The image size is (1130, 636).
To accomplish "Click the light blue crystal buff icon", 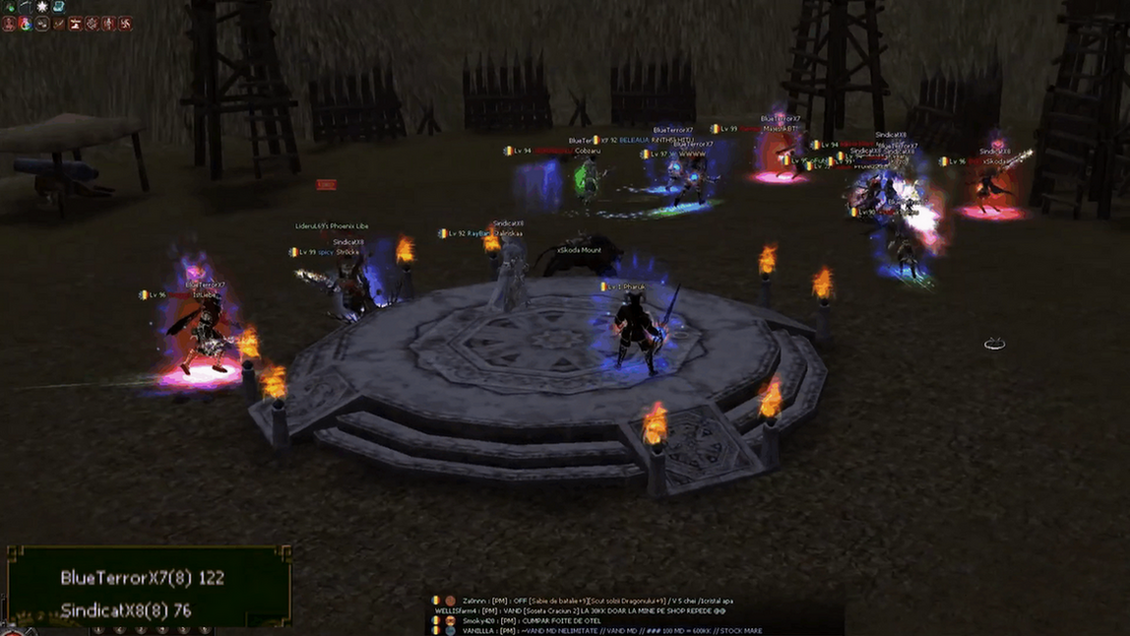I will (x=59, y=7).
